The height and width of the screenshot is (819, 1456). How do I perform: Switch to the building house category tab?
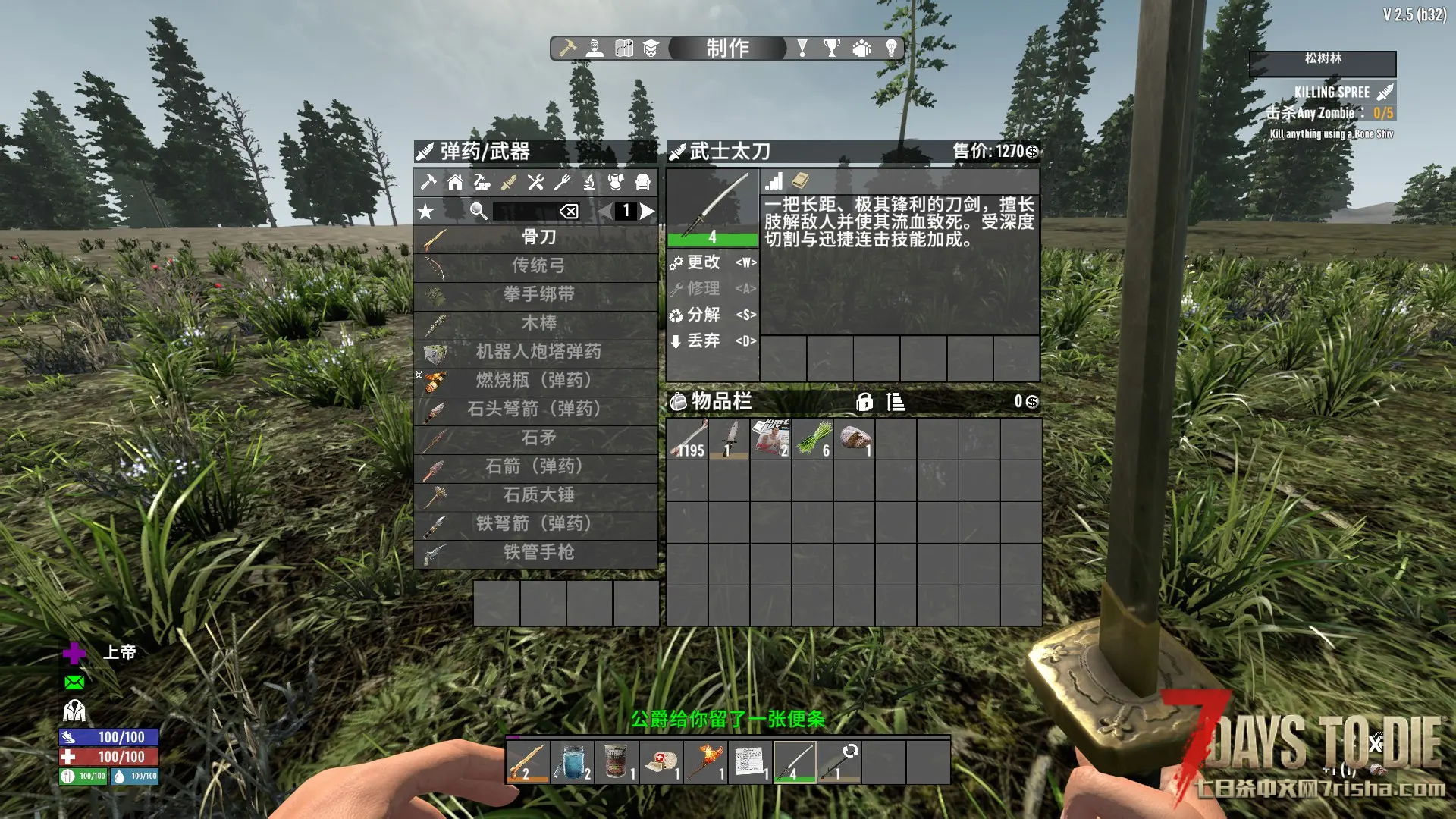[x=455, y=182]
